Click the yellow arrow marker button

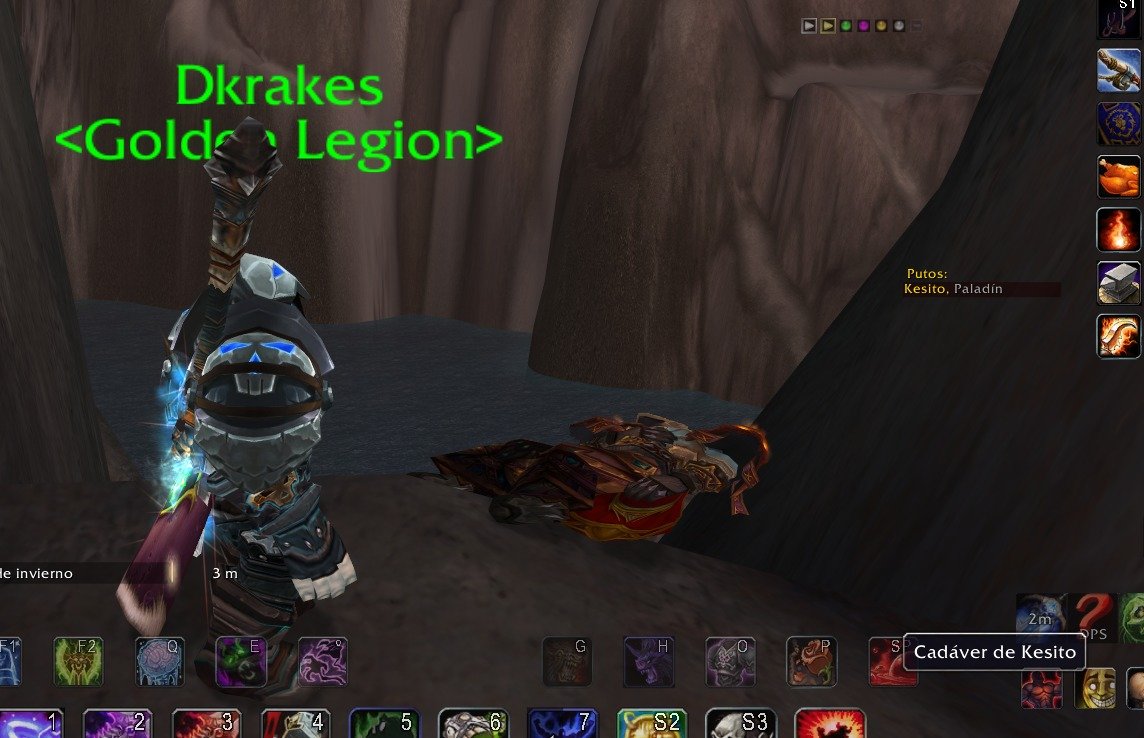coord(828,26)
